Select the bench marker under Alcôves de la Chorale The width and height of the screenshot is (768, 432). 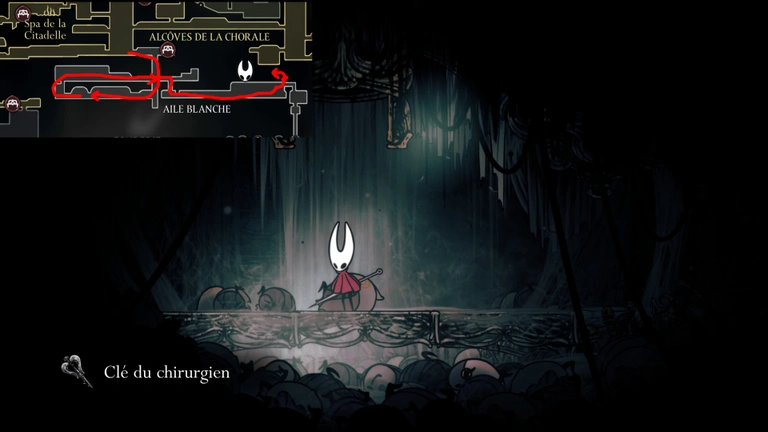pos(169,51)
